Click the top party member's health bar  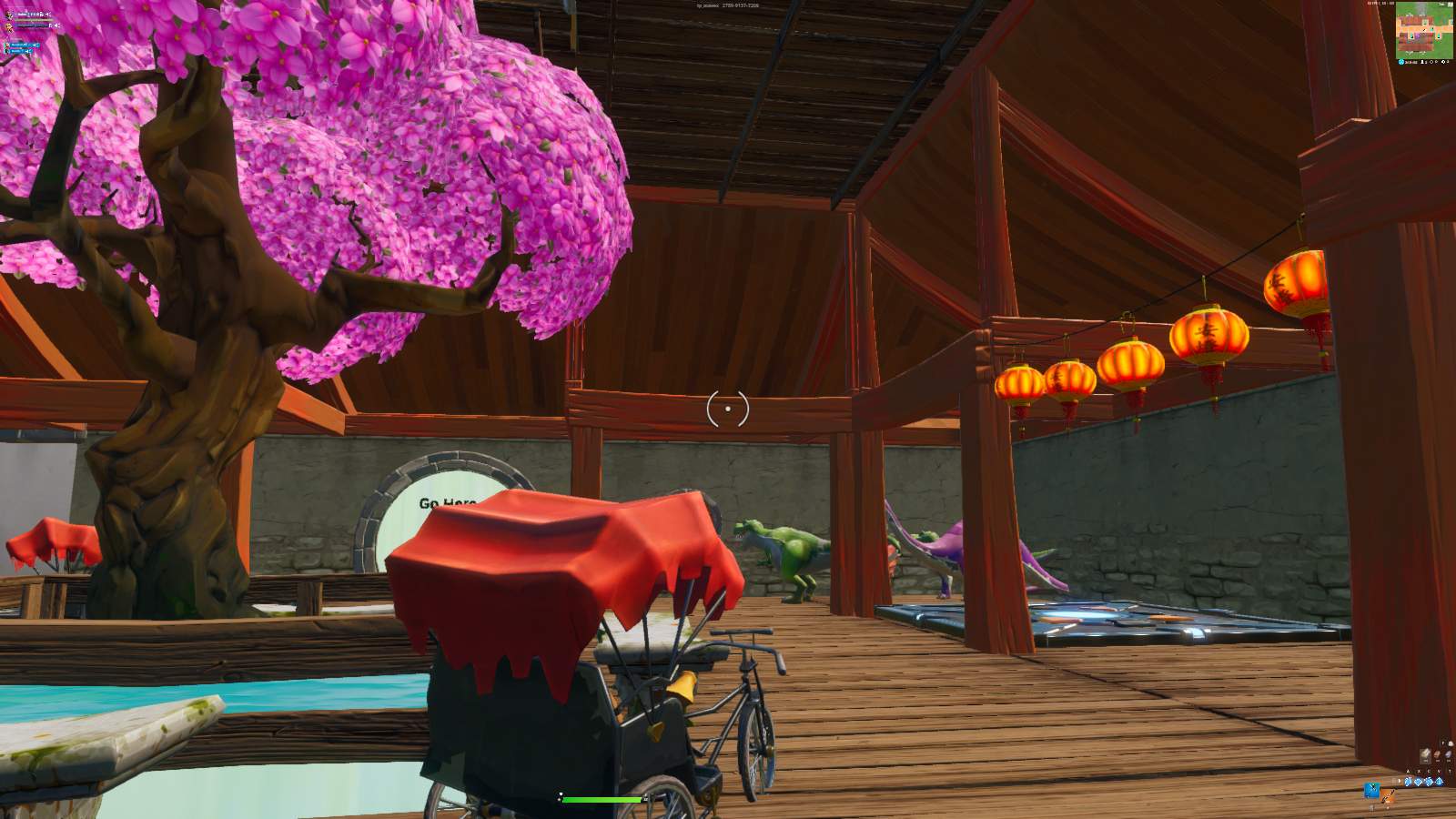click(x=31, y=20)
